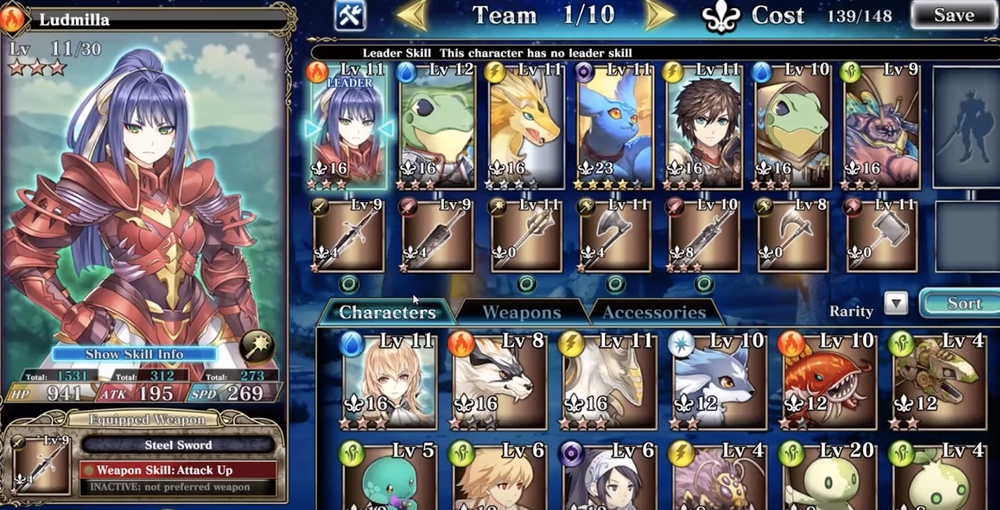Image resolution: width=1000 pixels, height=510 pixels.
Task: Open the Rarity sort dropdown
Action: pyautogui.click(x=896, y=303)
